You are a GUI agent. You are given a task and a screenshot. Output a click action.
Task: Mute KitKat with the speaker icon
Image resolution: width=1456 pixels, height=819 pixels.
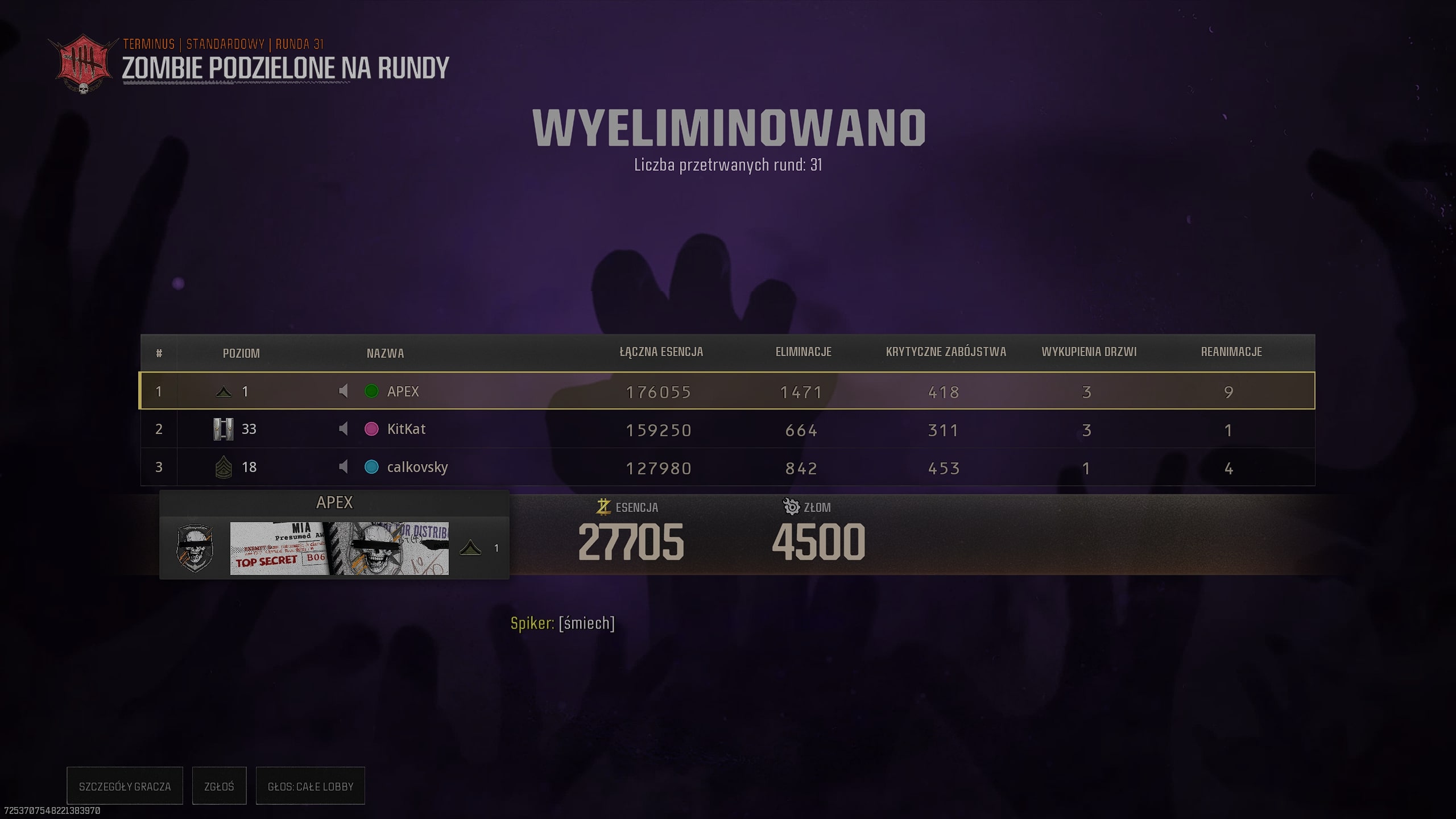(x=343, y=429)
